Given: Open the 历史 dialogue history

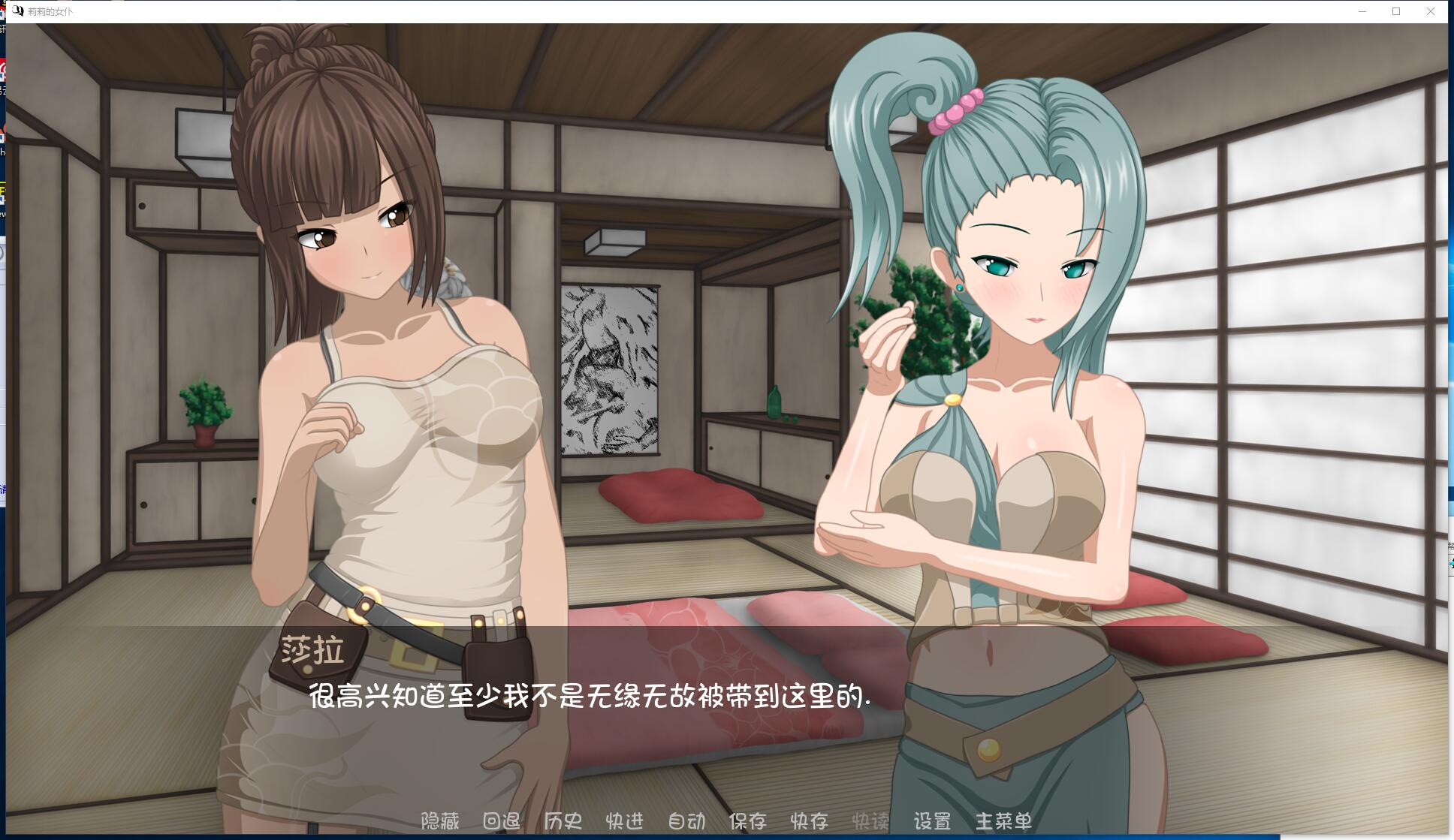Looking at the screenshot, I should pos(563,822).
